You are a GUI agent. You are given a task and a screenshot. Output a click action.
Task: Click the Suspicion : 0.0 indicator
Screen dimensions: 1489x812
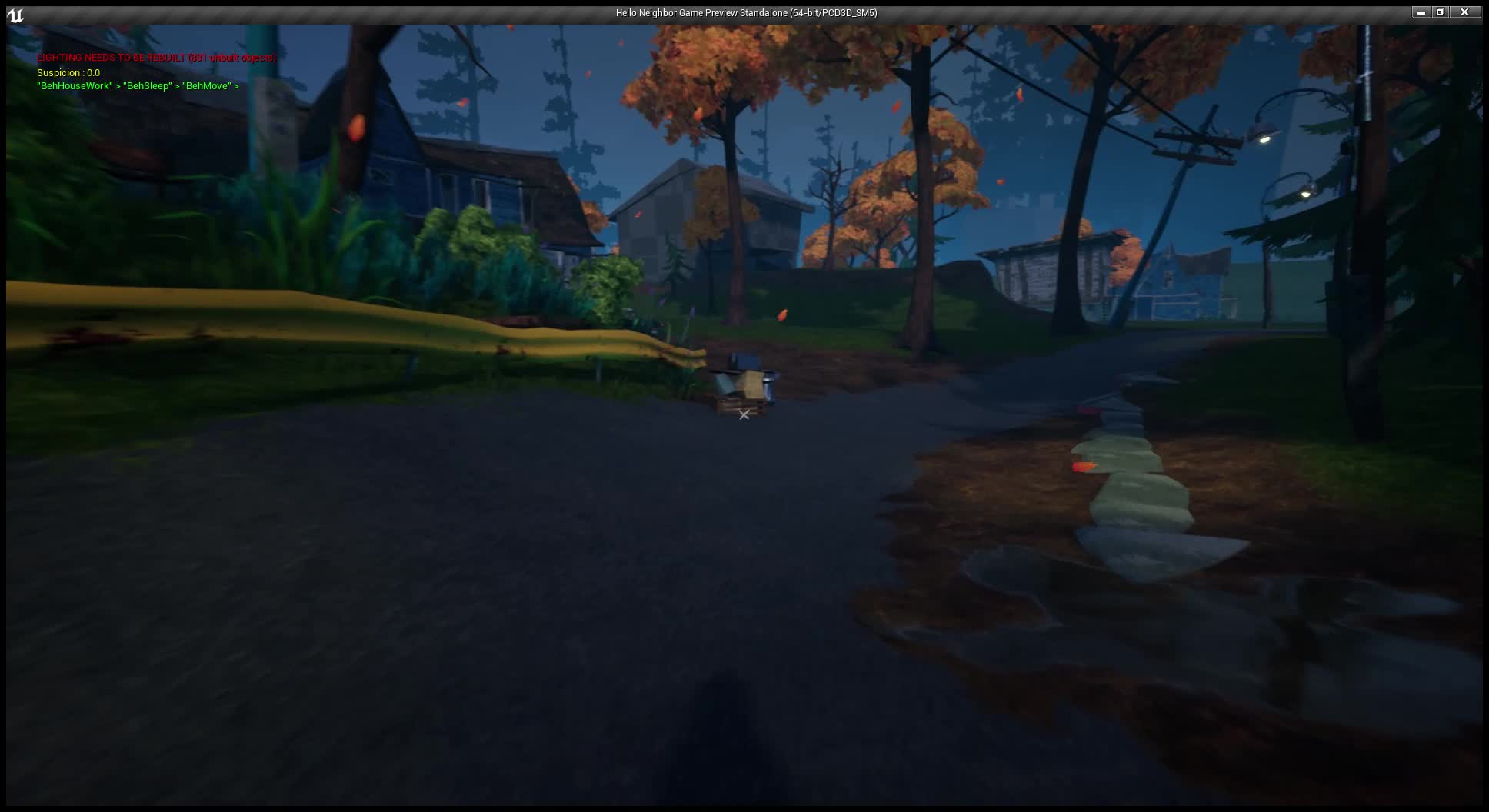tap(68, 72)
